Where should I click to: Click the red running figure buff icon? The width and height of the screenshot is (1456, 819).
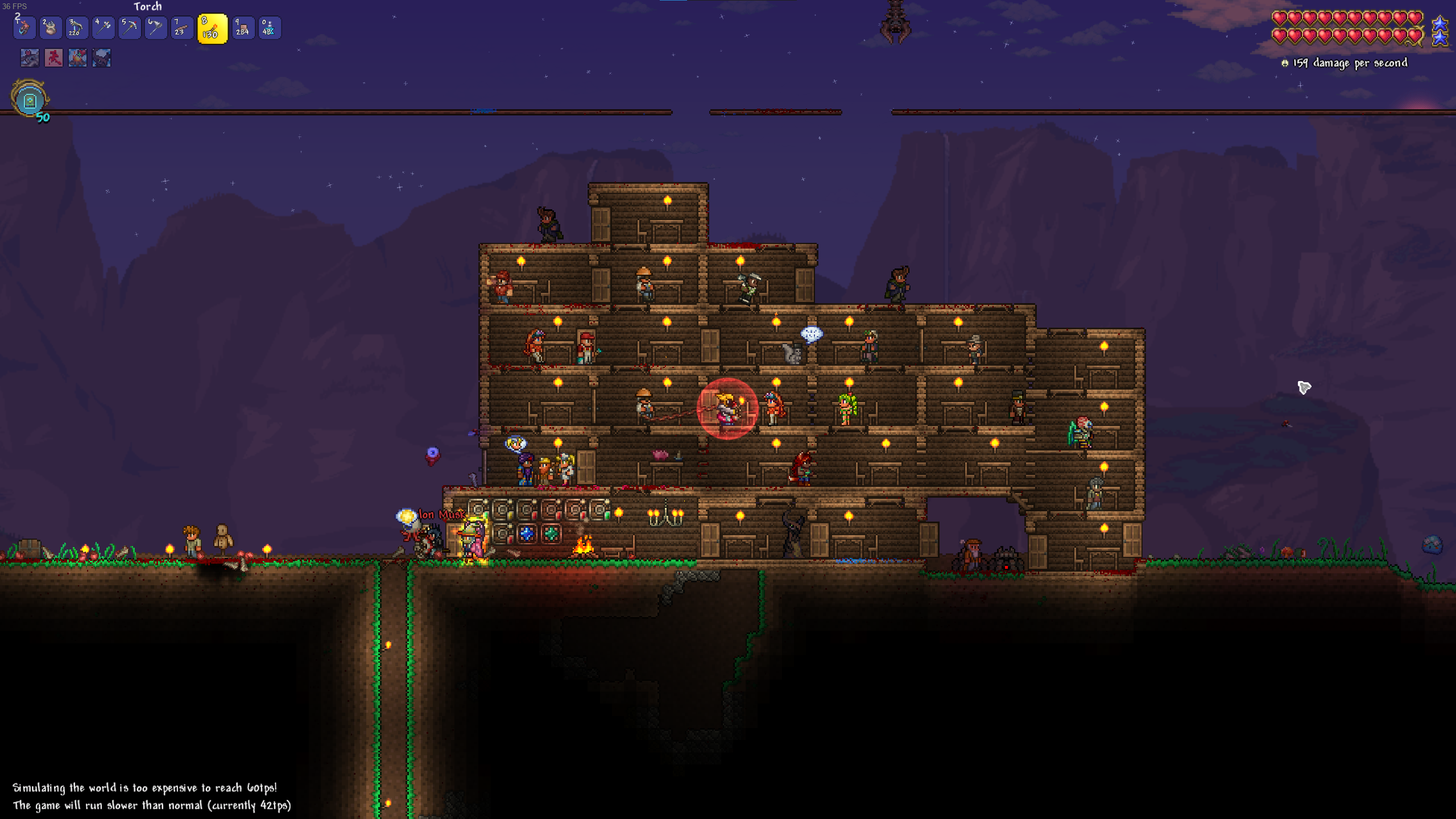pos(53,57)
